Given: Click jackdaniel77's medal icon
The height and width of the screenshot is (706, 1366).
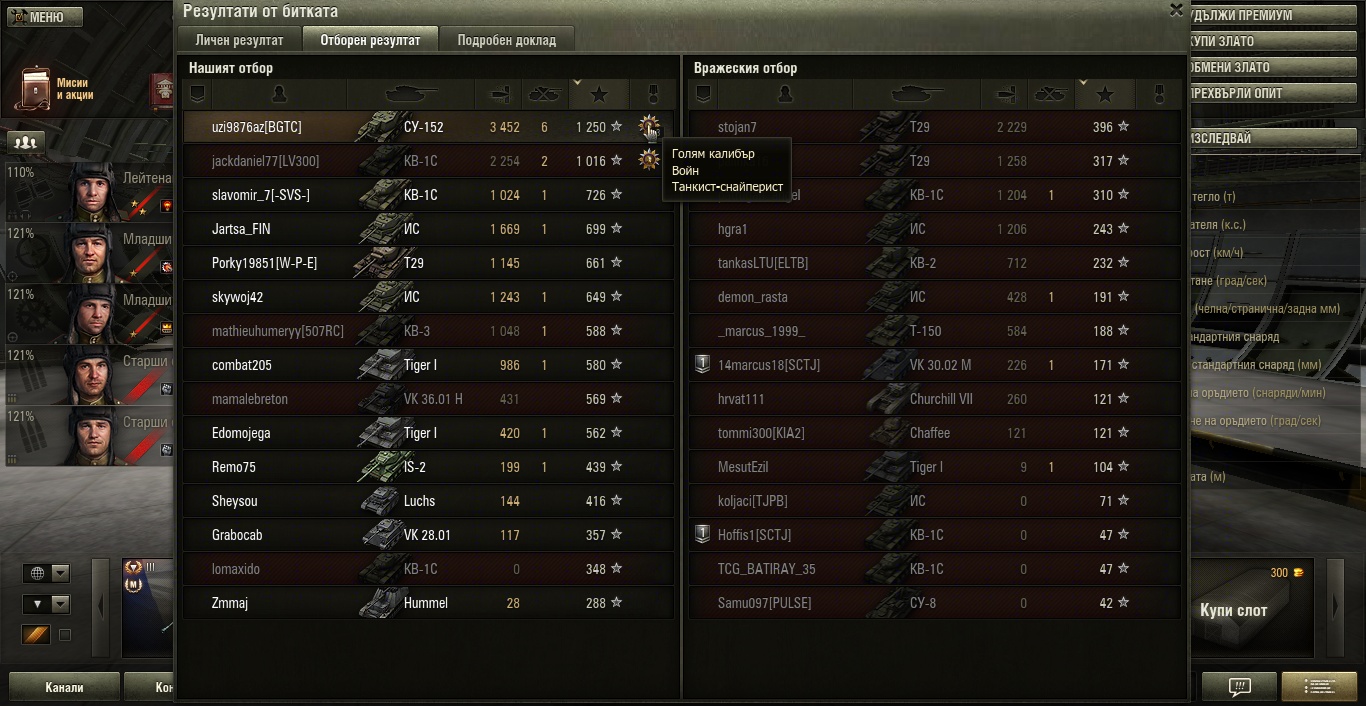Looking at the screenshot, I should [x=649, y=160].
